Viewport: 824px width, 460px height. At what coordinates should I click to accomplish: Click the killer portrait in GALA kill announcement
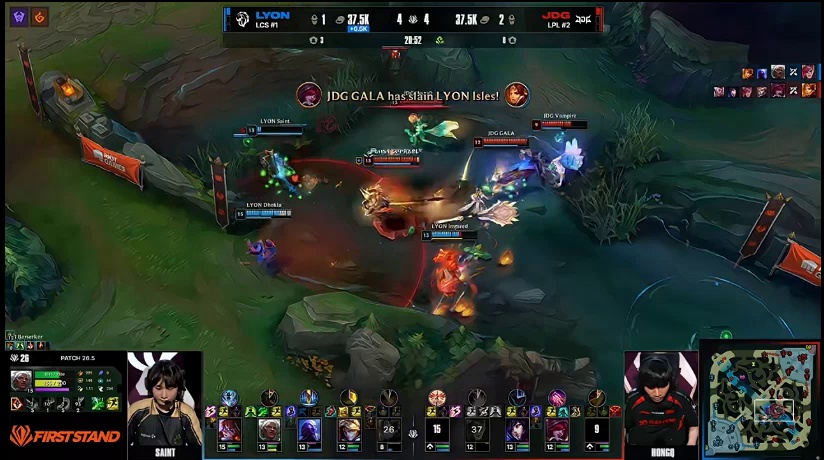pyautogui.click(x=309, y=94)
